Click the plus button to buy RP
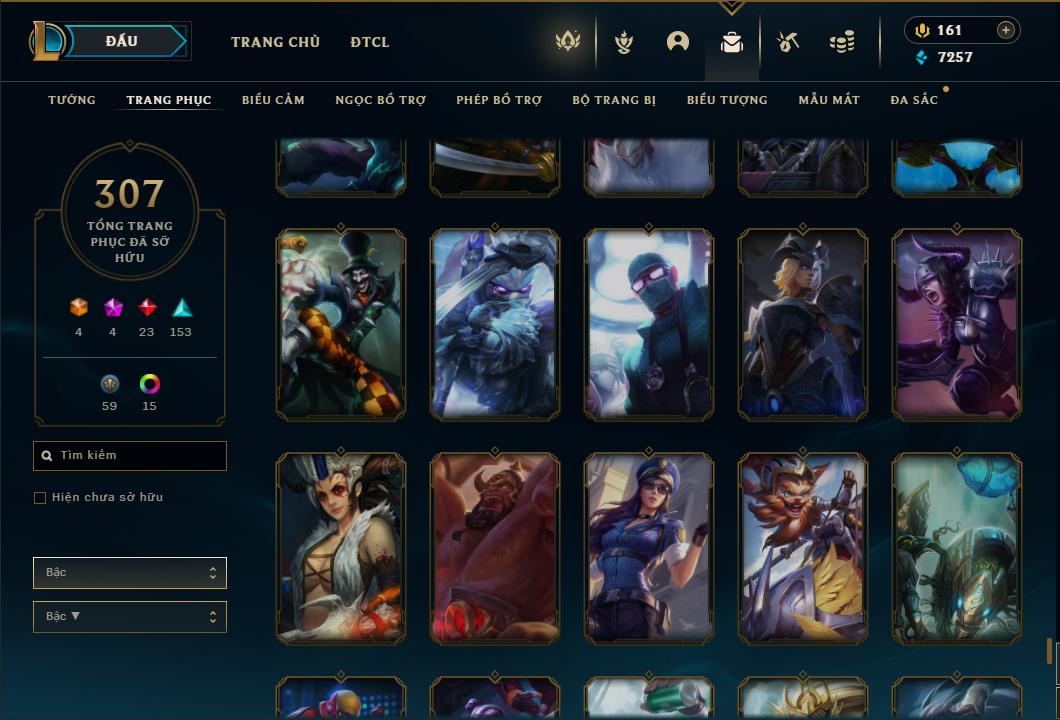This screenshot has height=720, width=1060. [1006, 30]
